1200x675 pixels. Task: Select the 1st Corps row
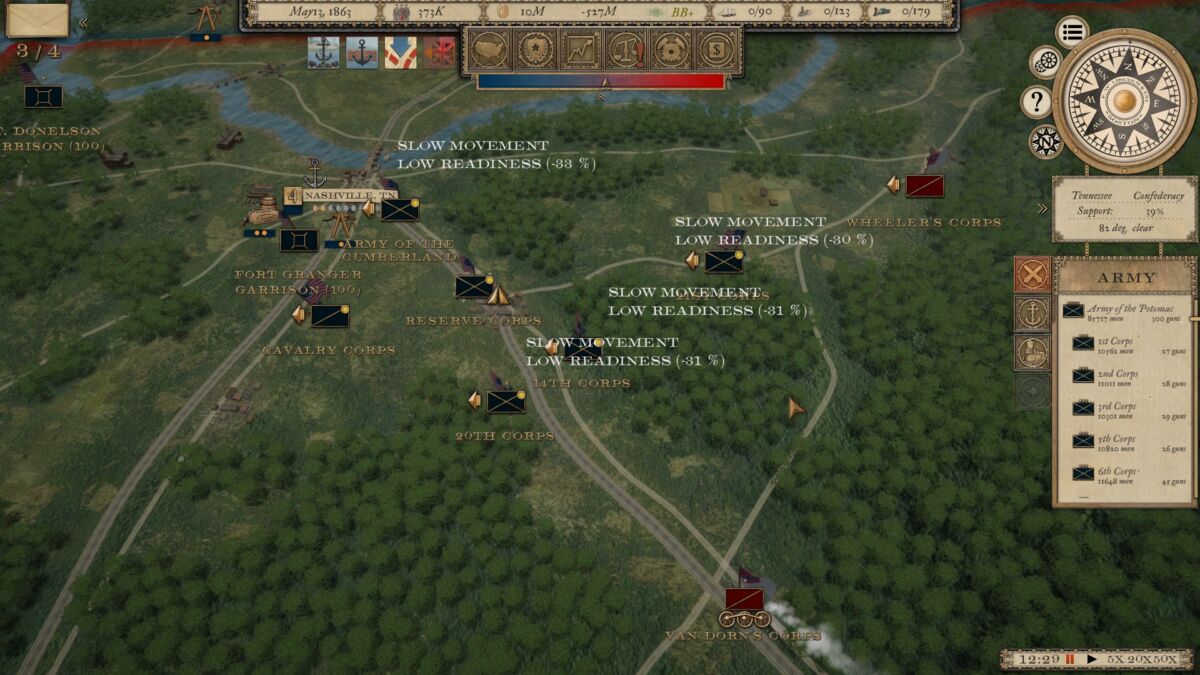[x=1125, y=344]
